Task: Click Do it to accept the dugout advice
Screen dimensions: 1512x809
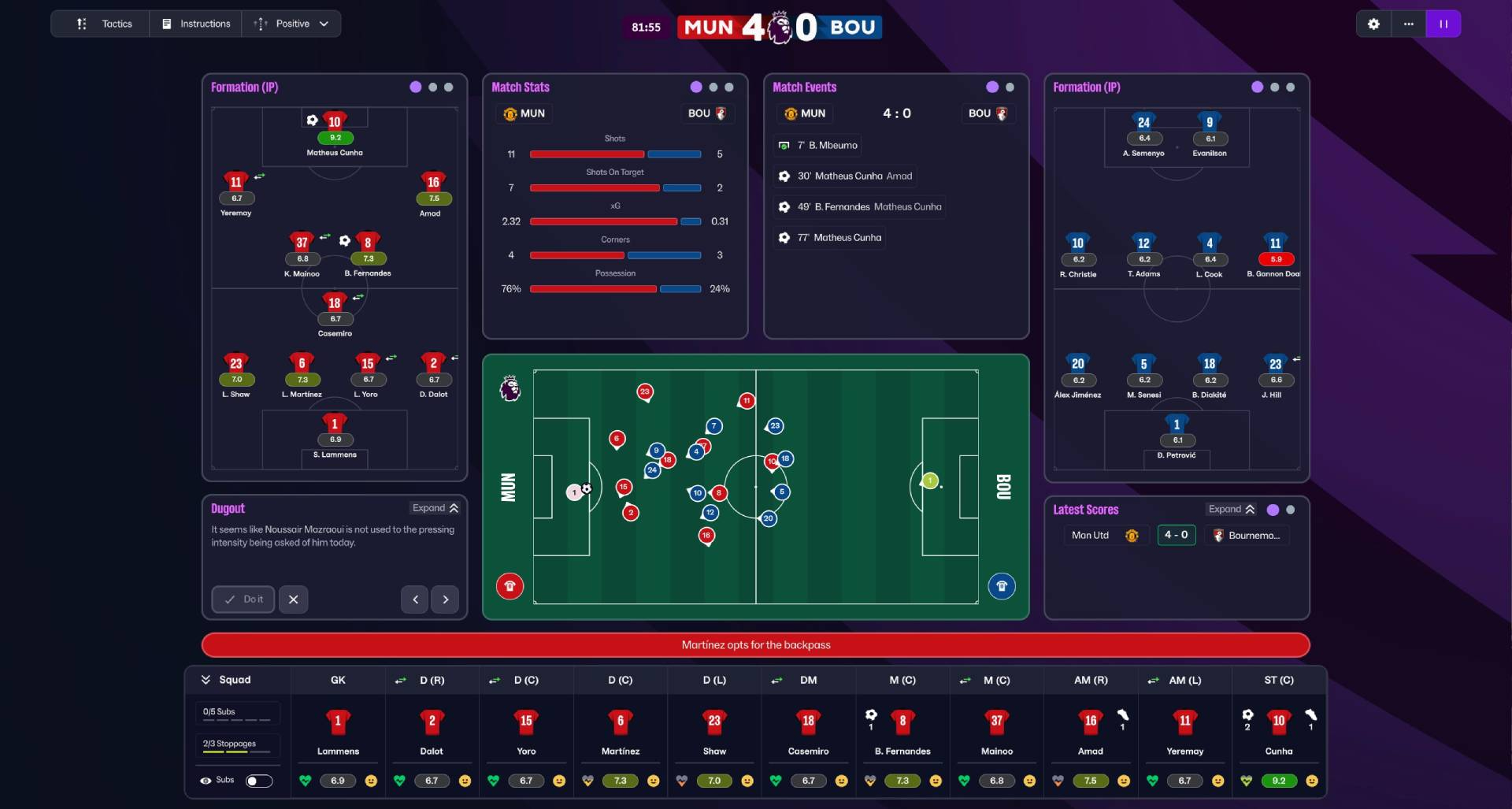Action: [243, 599]
